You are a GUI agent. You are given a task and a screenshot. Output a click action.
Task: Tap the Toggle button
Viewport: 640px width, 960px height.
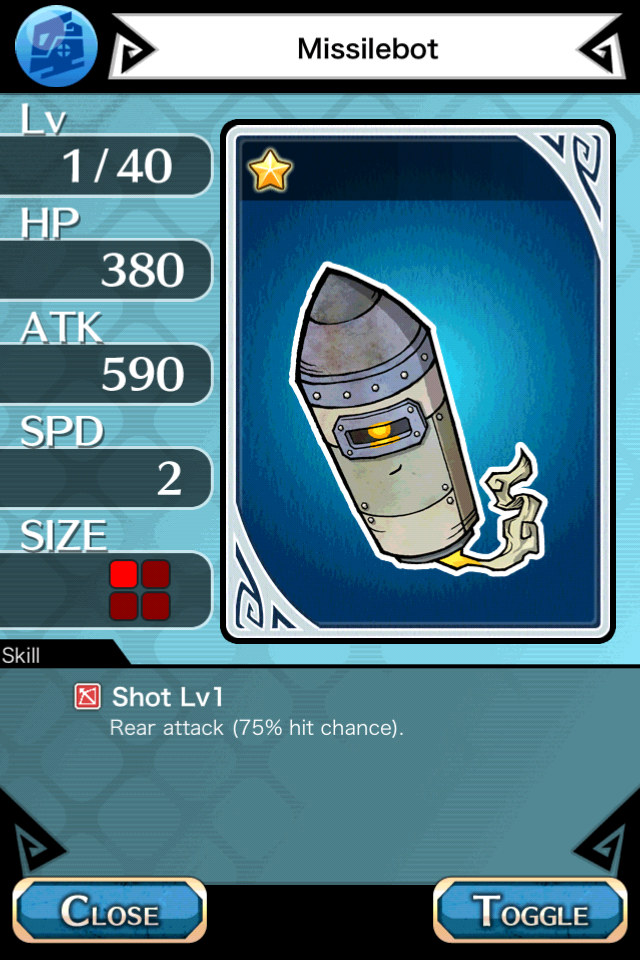[x=531, y=911]
